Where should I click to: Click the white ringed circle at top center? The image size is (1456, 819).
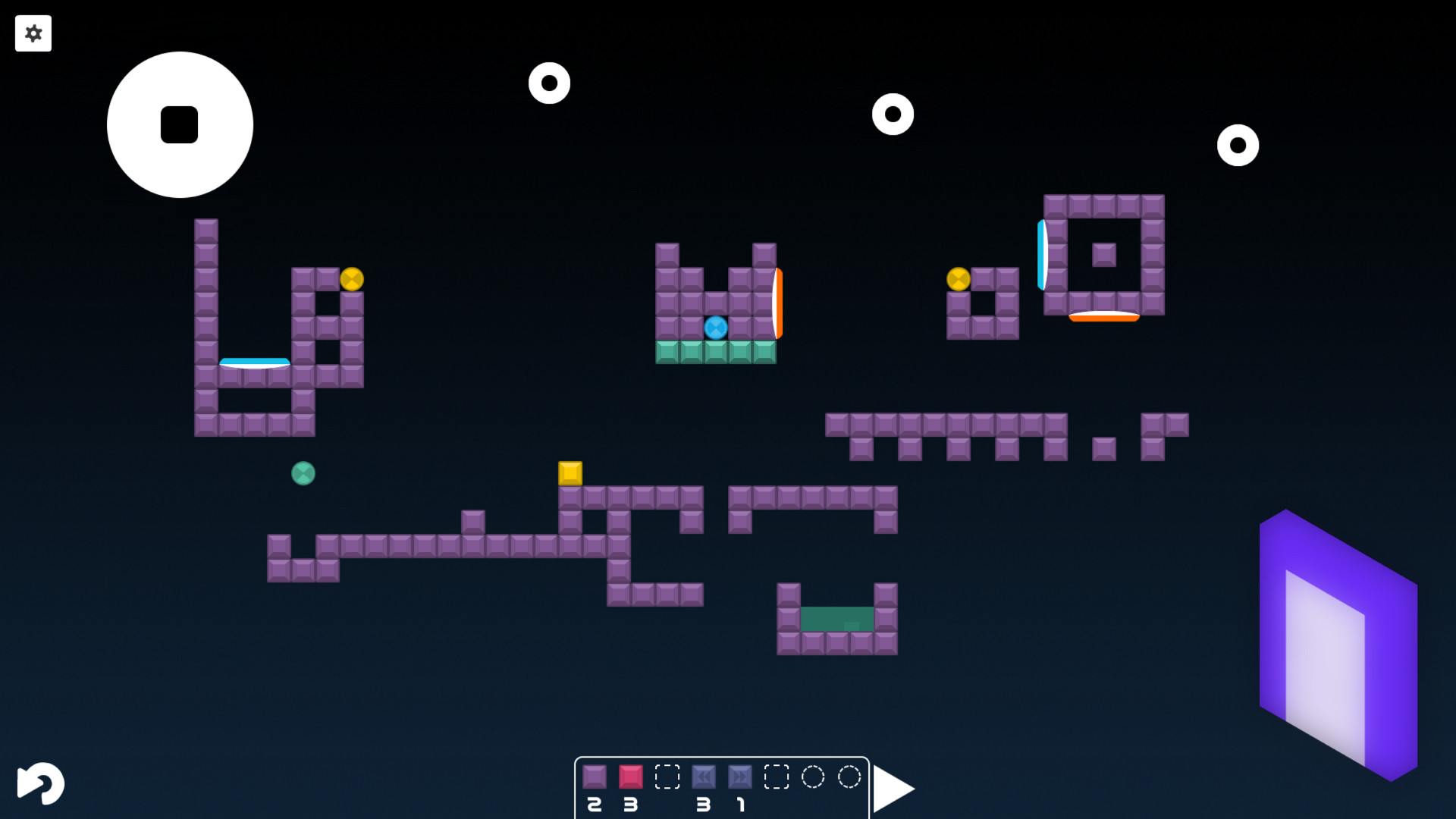pos(550,83)
